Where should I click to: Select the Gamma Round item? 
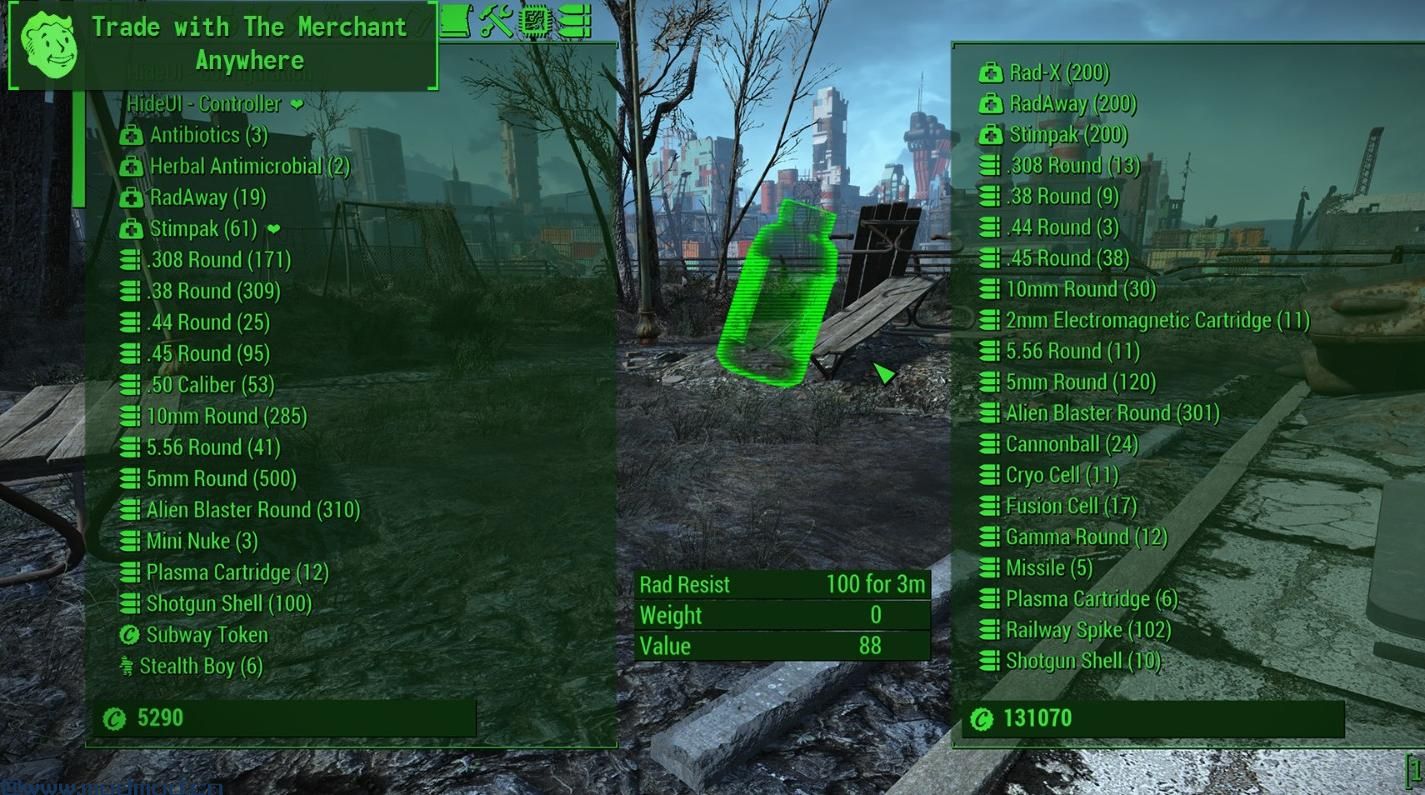coord(1085,537)
